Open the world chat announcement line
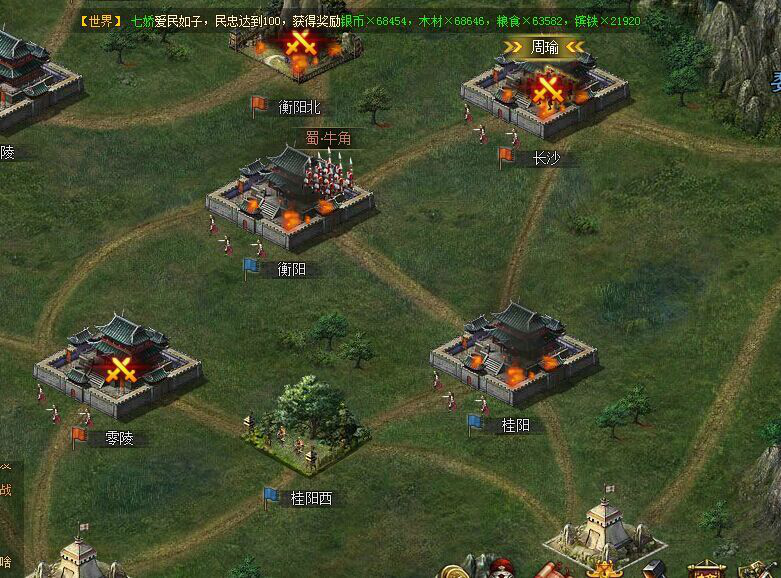This screenshot has width=781, height=578. pyautogui.click(x=360, y=20)
